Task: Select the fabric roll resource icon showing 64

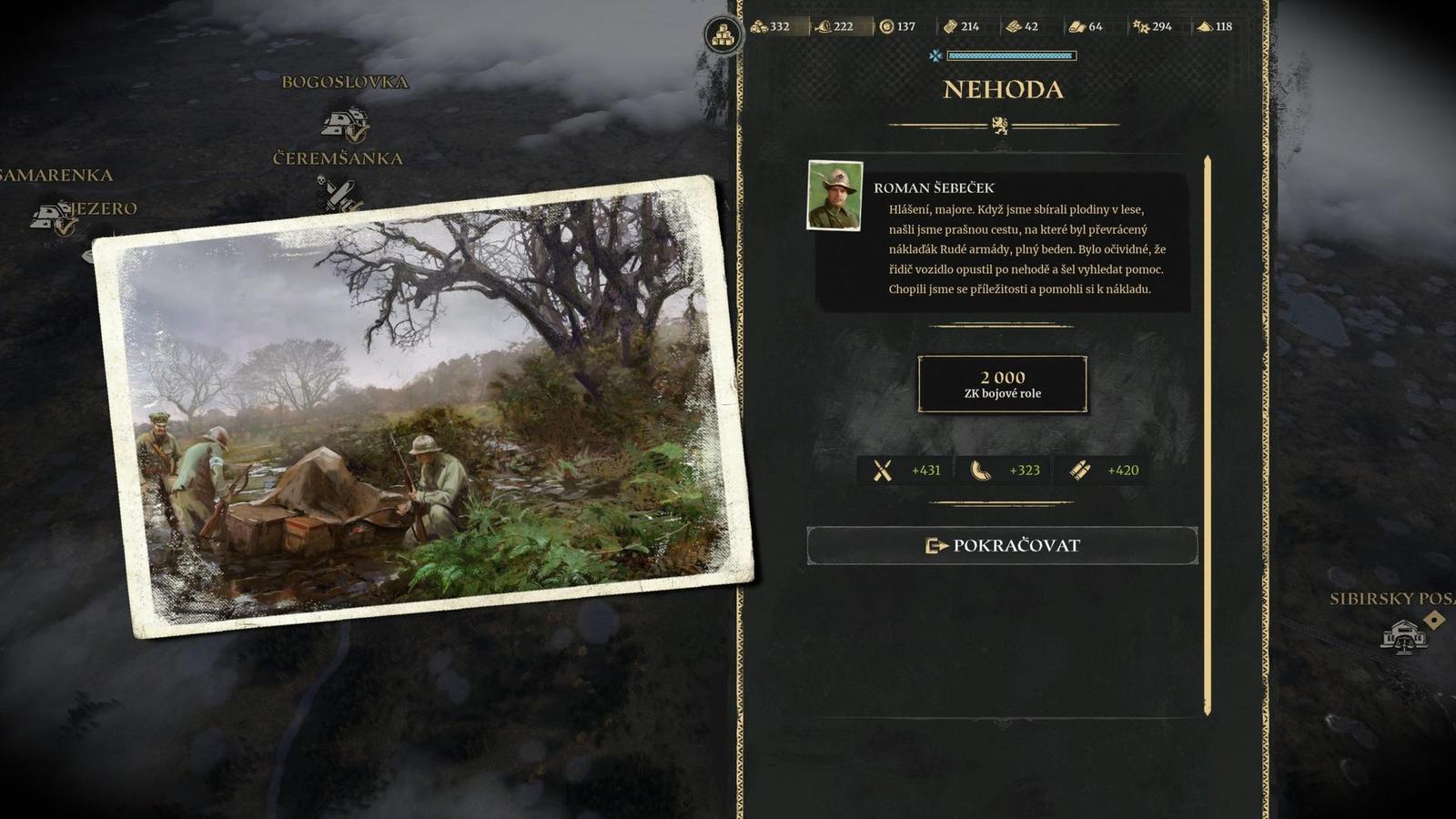Action: tap(1080, 27)
